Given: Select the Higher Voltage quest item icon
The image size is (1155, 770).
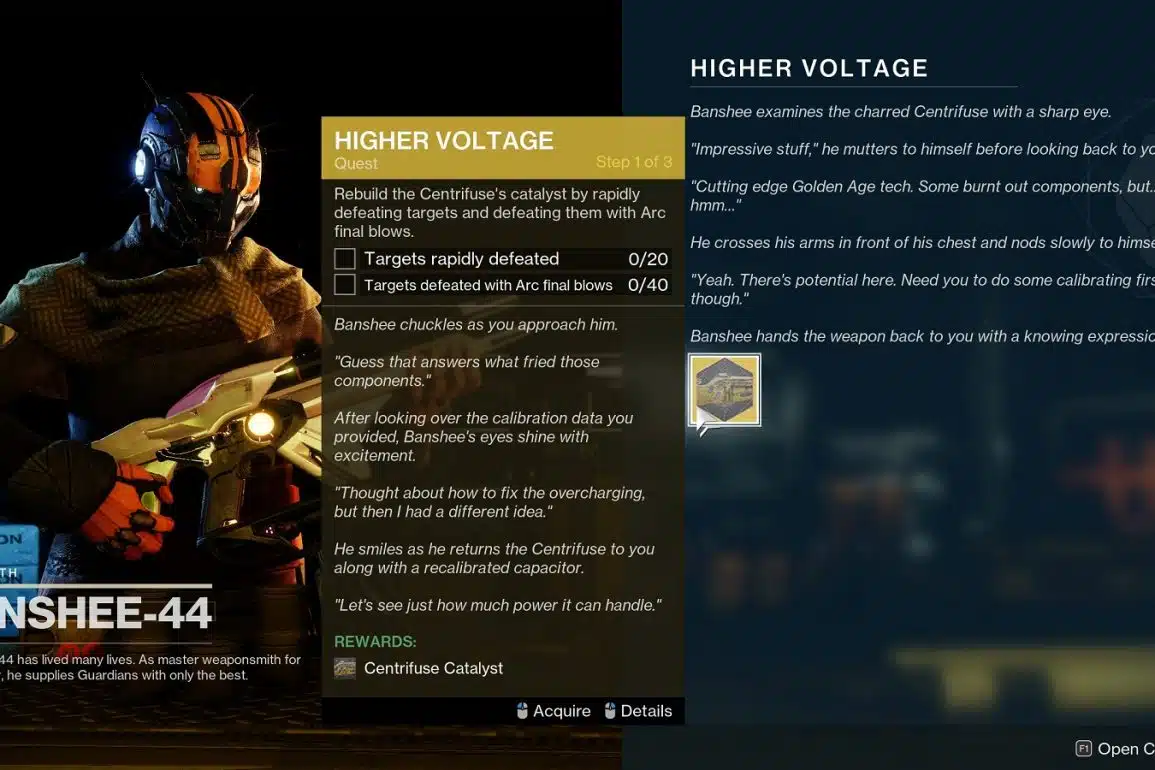Looking at the screenshot, I should 725,390.
